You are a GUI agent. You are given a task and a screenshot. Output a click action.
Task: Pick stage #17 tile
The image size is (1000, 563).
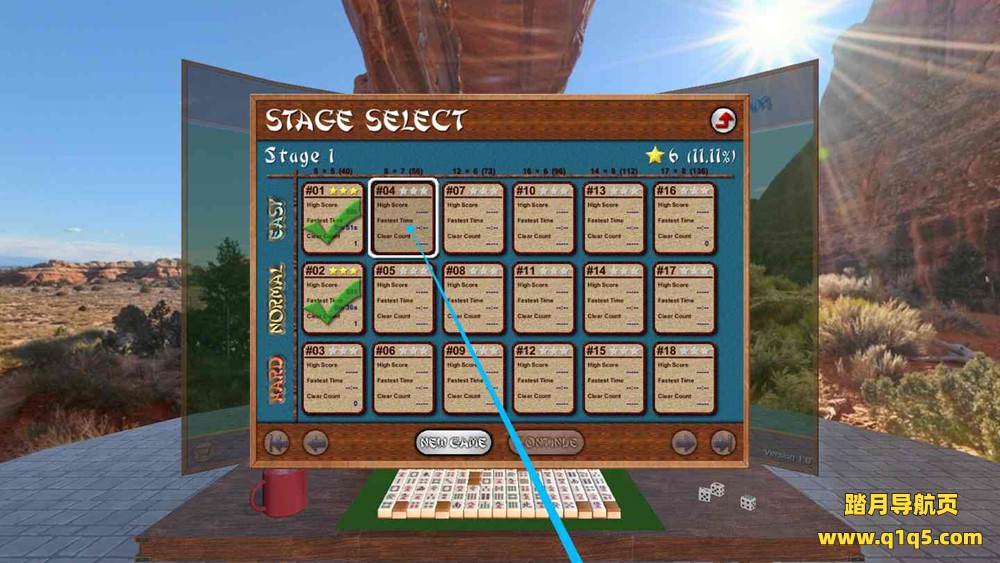coord(685,298)
